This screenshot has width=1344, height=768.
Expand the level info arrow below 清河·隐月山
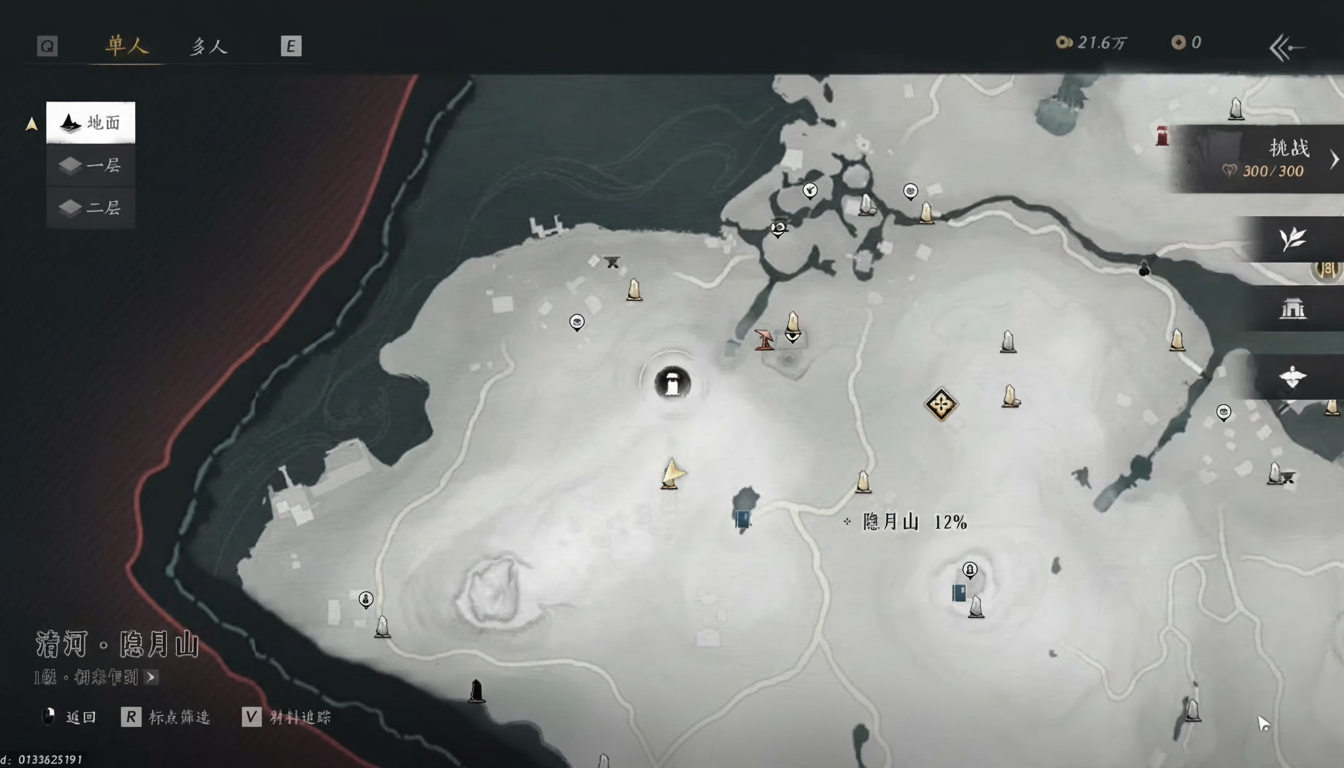(x=151, y=677)
